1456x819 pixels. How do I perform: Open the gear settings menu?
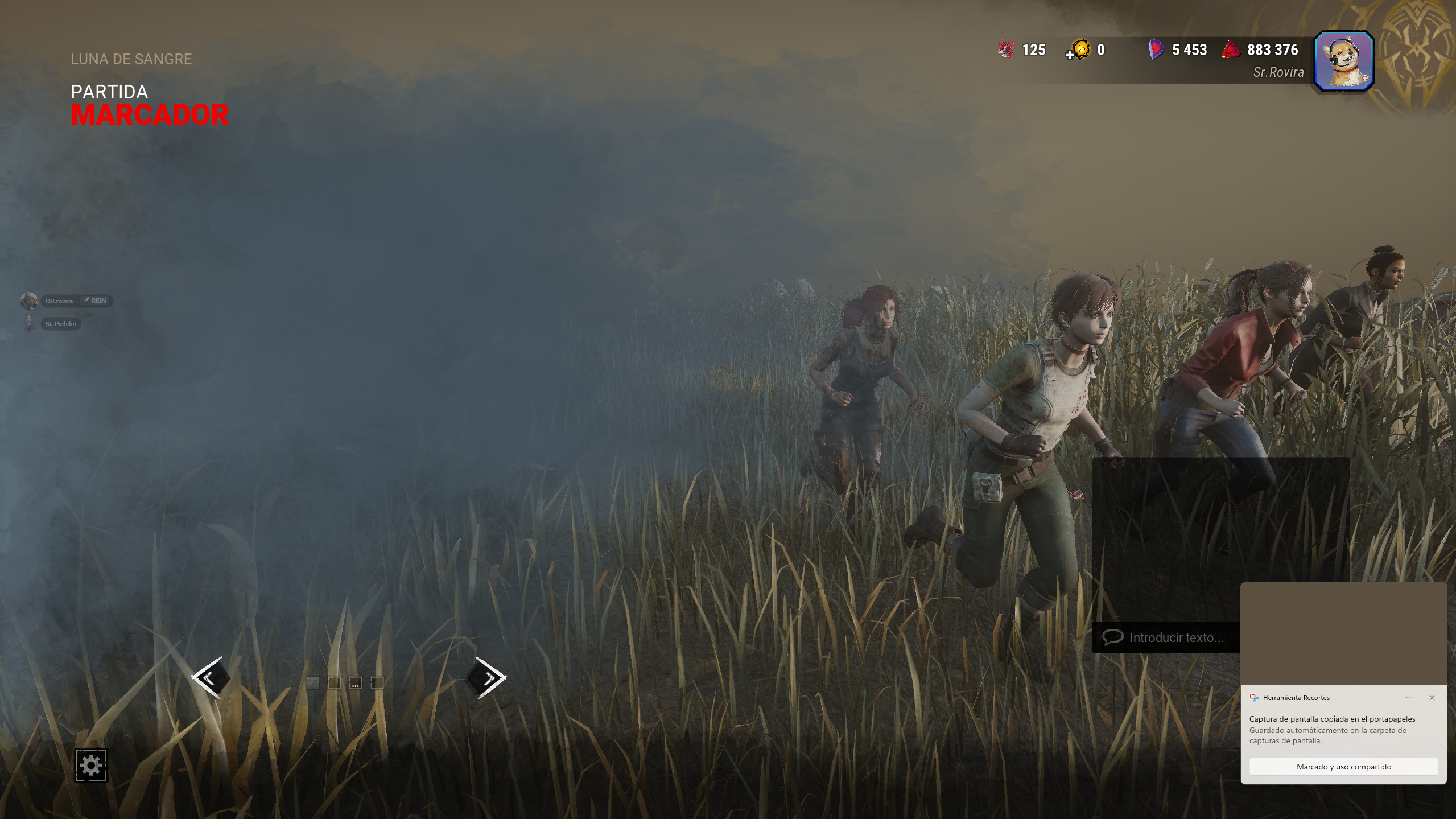91,765
